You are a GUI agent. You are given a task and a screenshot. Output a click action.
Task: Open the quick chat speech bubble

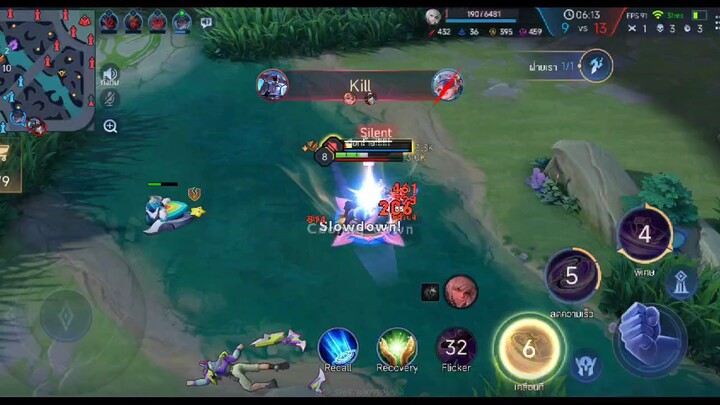(x=206, y=22)
